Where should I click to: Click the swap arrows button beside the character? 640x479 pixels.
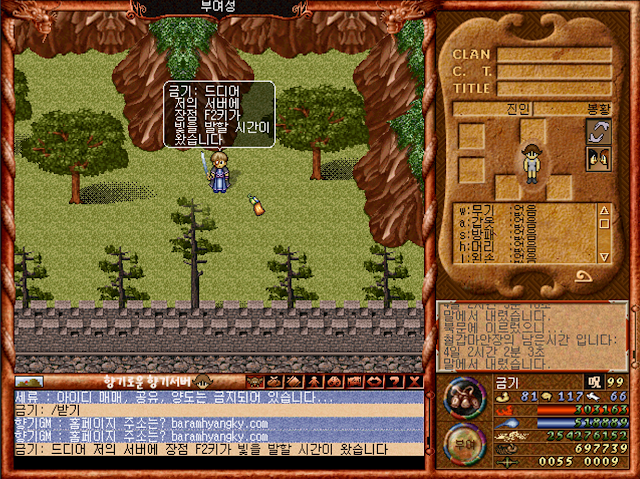coord(599,133)
